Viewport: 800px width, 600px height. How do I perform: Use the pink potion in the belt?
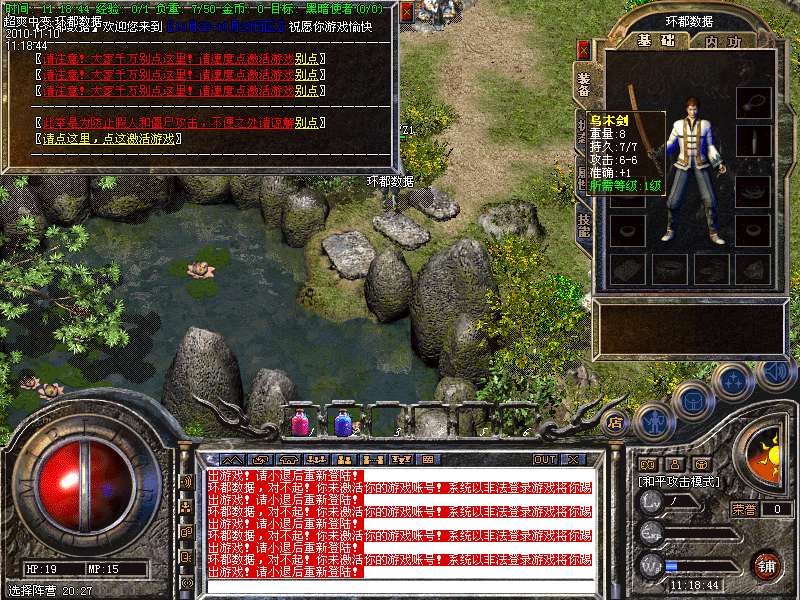pos(300,422)
